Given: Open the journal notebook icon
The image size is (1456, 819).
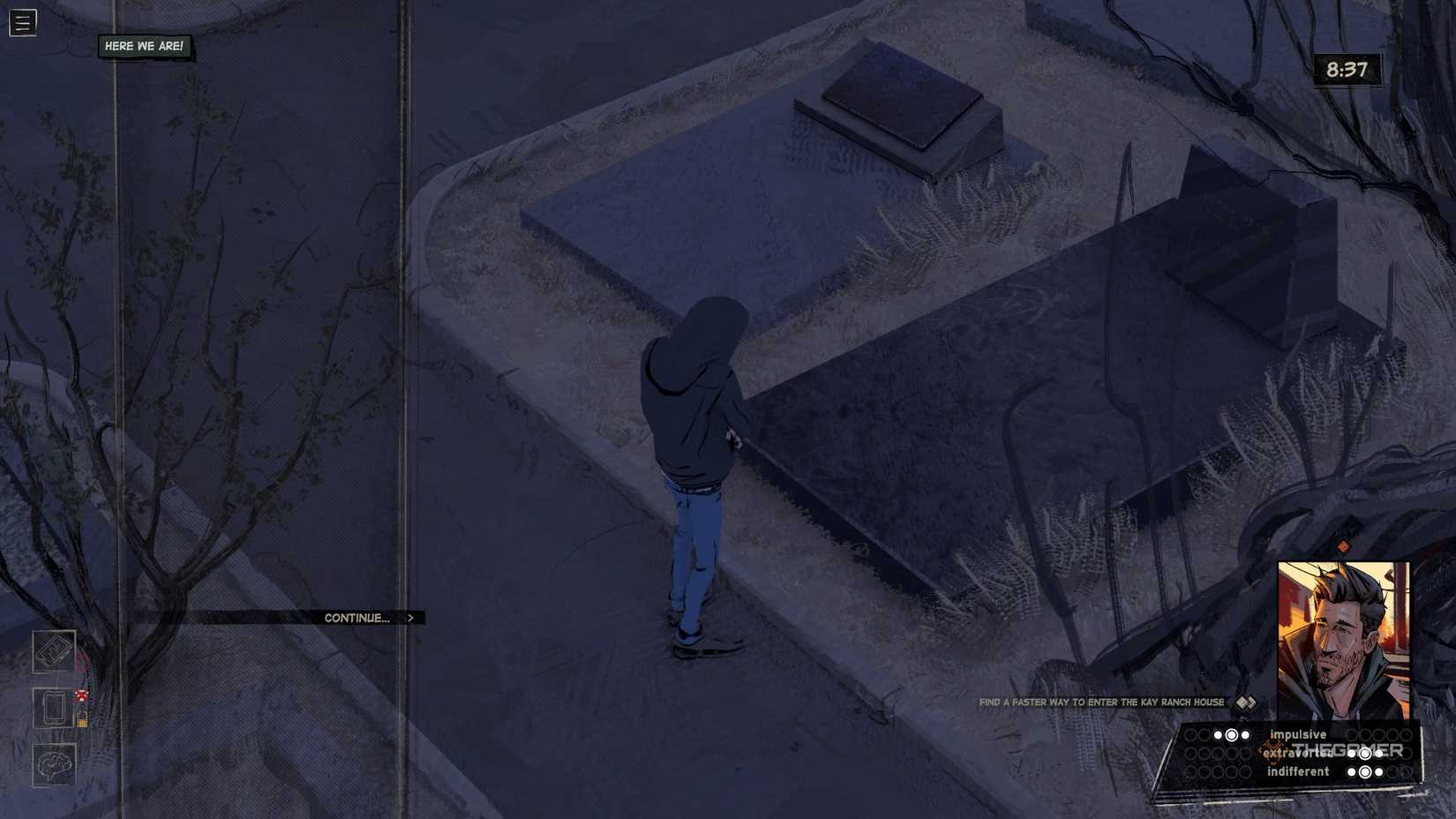Looking at the screenshot, I should [x=53, y=653].
